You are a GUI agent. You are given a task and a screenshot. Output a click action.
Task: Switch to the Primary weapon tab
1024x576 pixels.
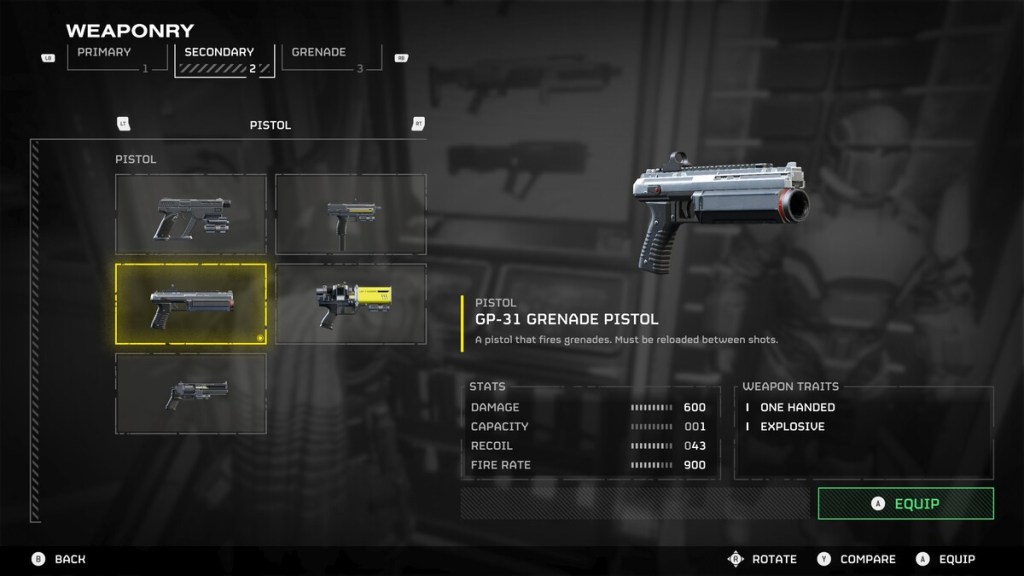point(110,57)
